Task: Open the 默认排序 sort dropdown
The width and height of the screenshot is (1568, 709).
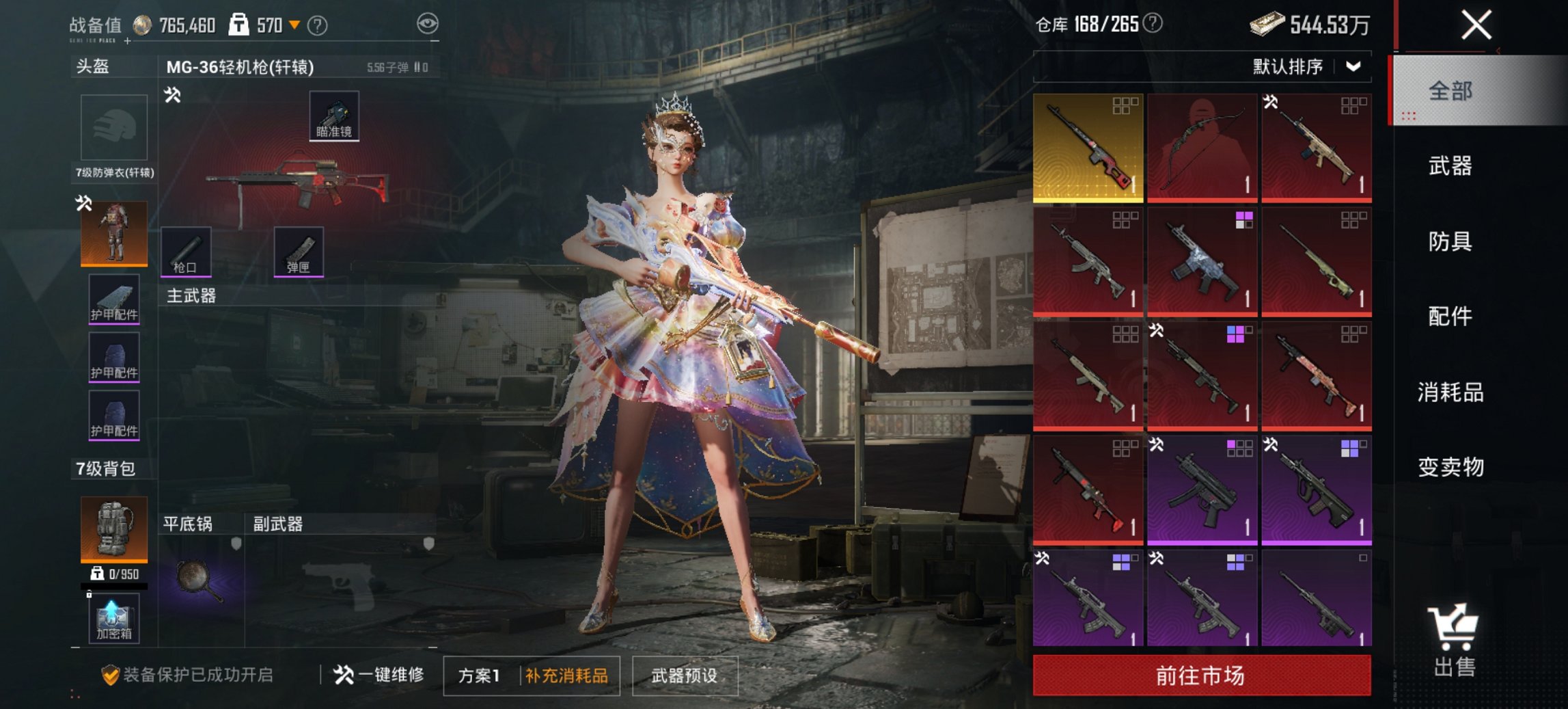Action: [1305, 67]
